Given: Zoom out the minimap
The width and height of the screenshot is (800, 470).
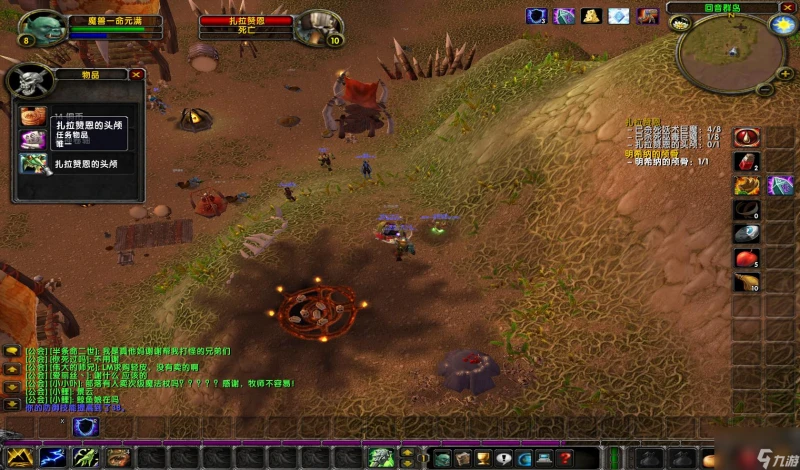Looking at the screenshot, I should click(766, 88).
